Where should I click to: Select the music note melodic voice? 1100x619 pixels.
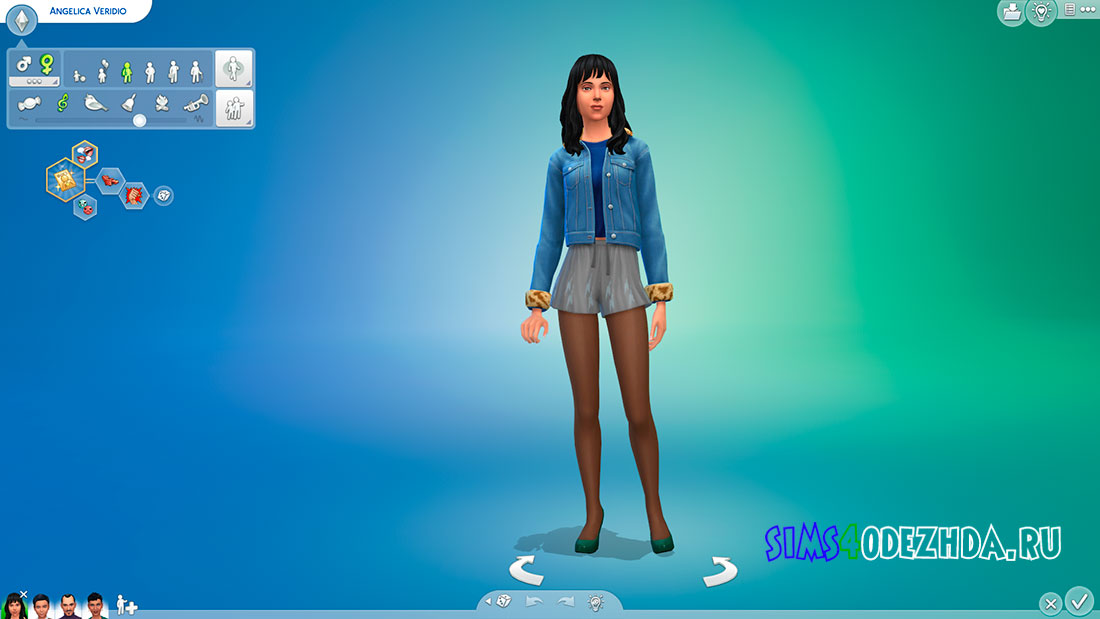(63, 102)
